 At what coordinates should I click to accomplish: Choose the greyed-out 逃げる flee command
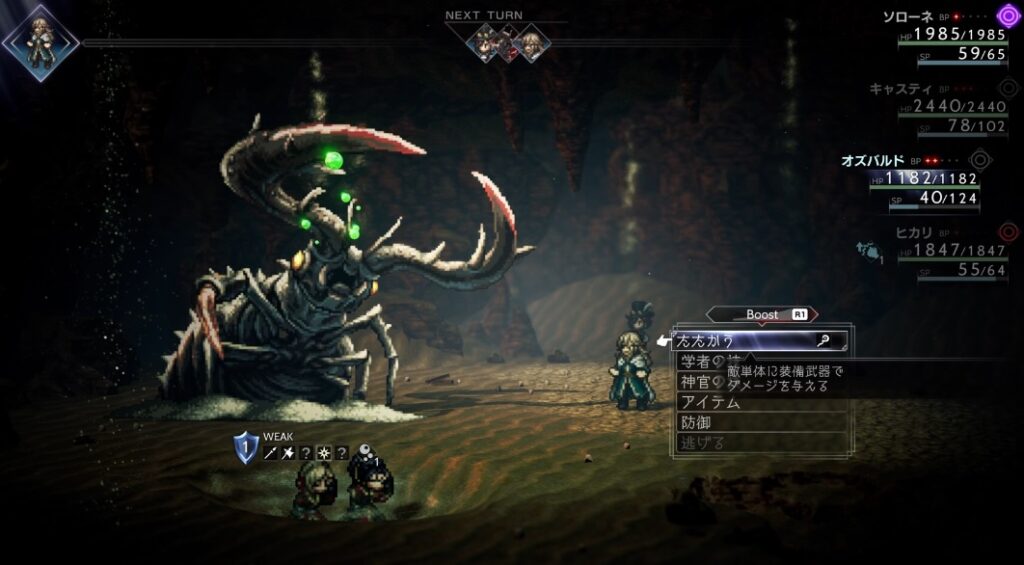(x=702, y=442)
